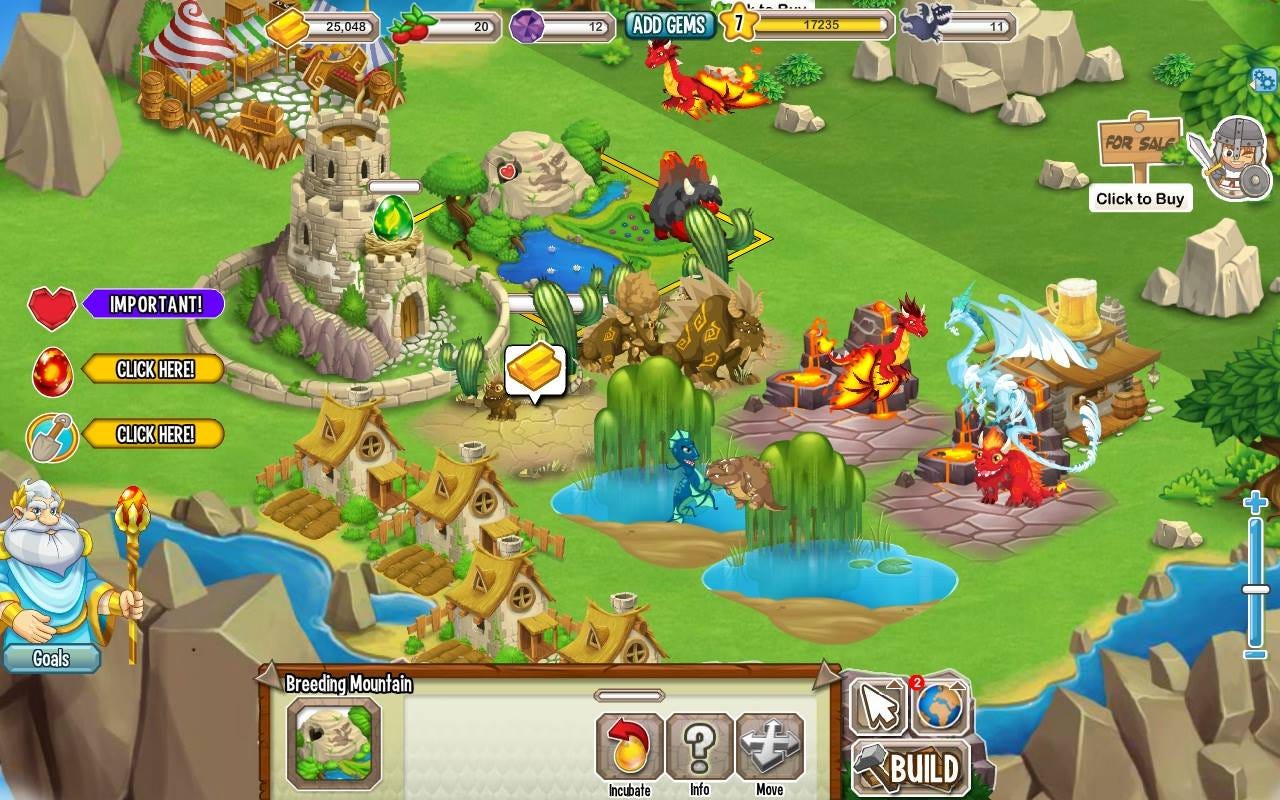Click the For Sale 'Click to Buy' label
Viewport: 1280px width, 800px height.
pos(1140,199)
